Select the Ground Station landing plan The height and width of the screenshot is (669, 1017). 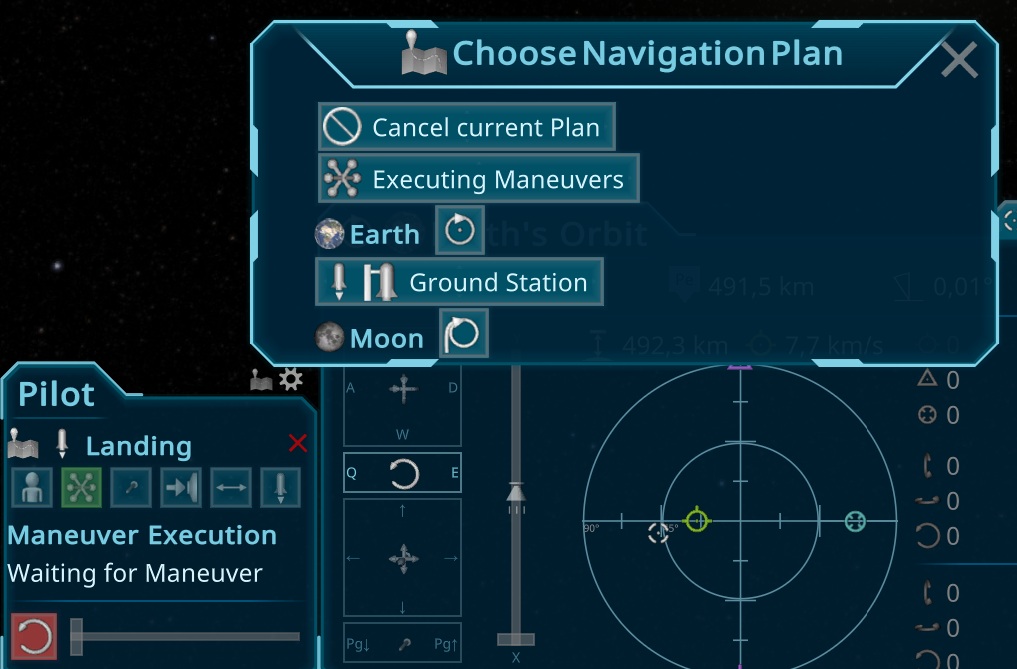(x=459, y=282)
